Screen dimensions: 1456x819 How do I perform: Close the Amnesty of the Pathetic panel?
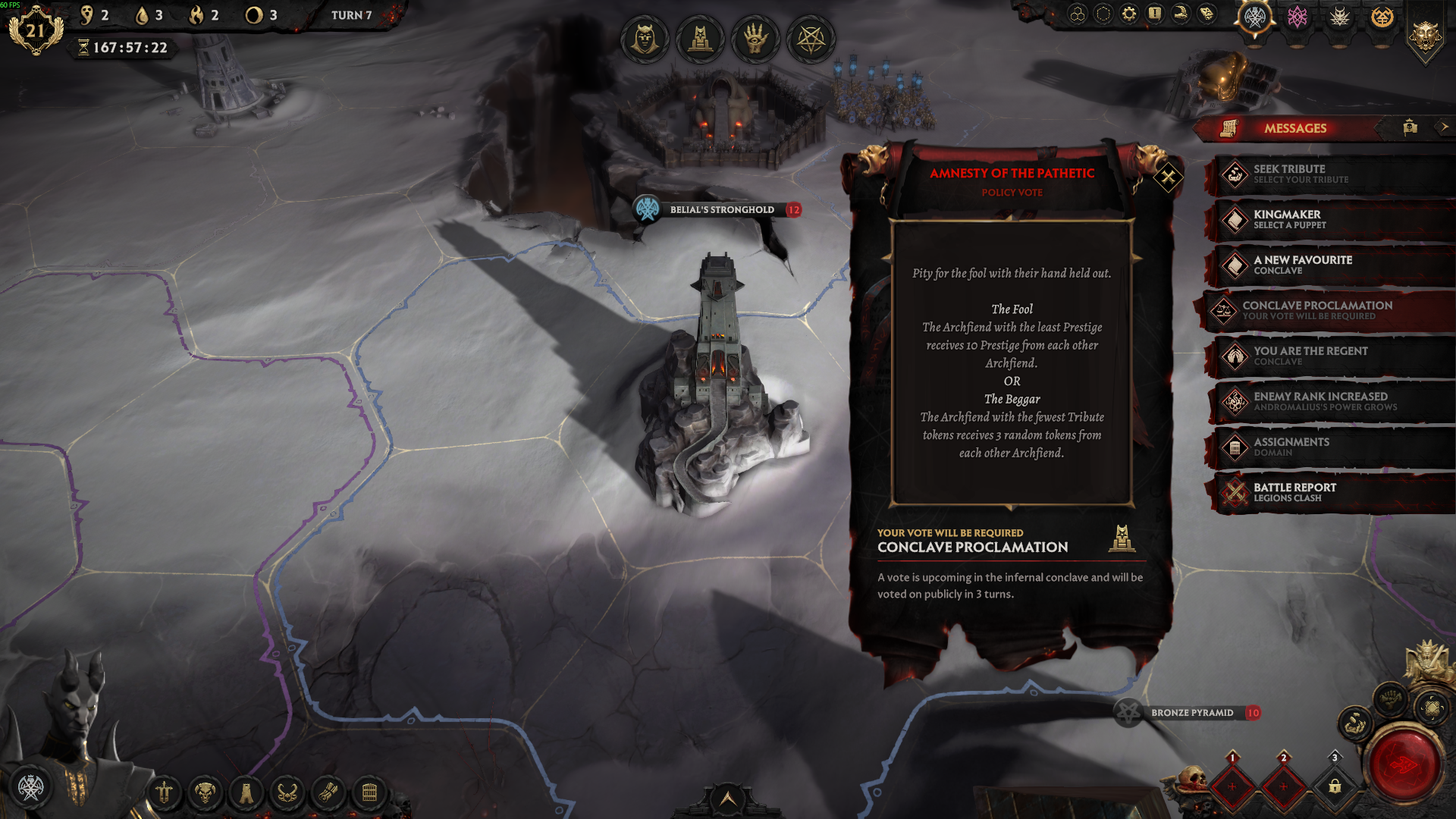point(1168,178)
